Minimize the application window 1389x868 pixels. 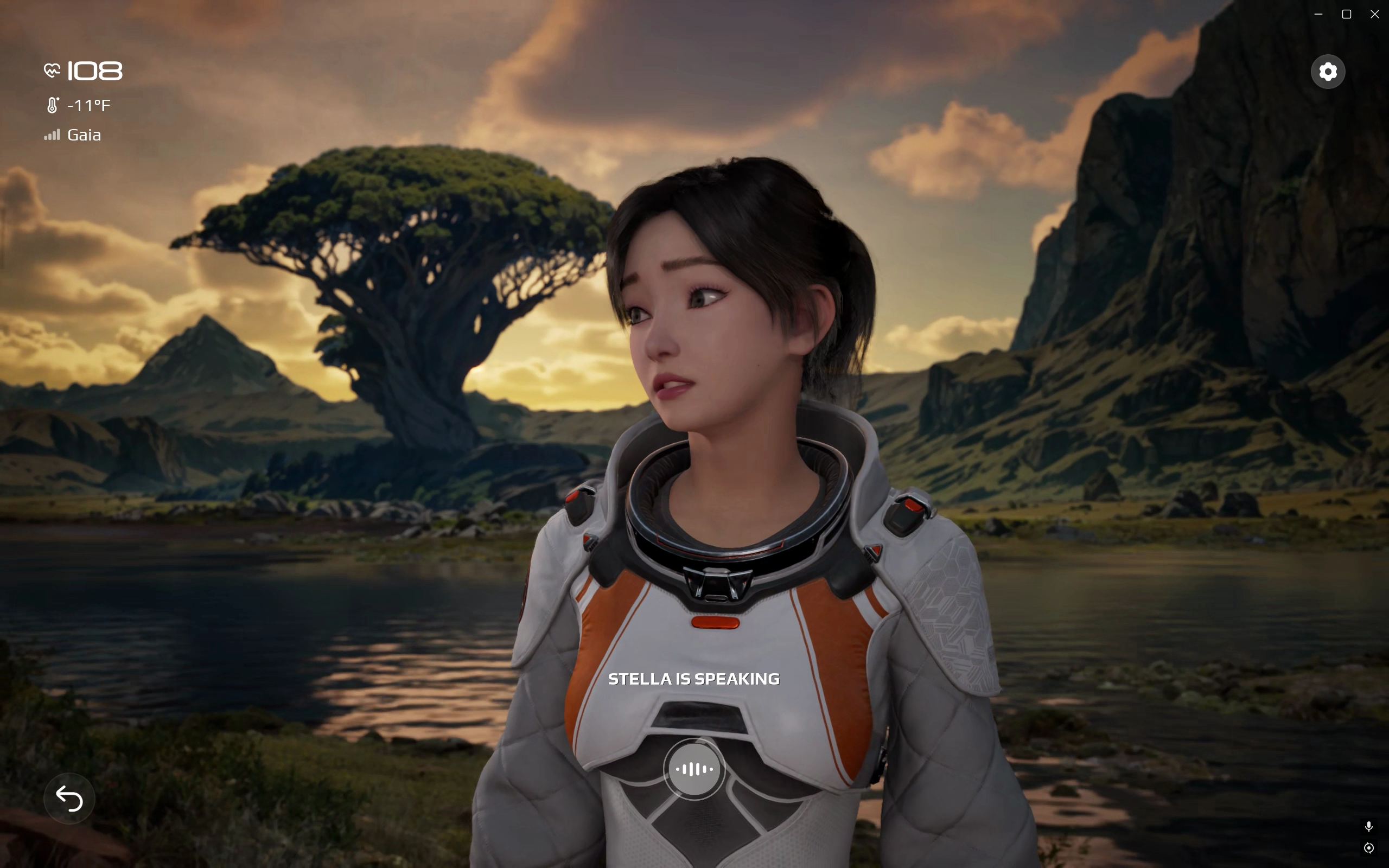point(1318,14)
